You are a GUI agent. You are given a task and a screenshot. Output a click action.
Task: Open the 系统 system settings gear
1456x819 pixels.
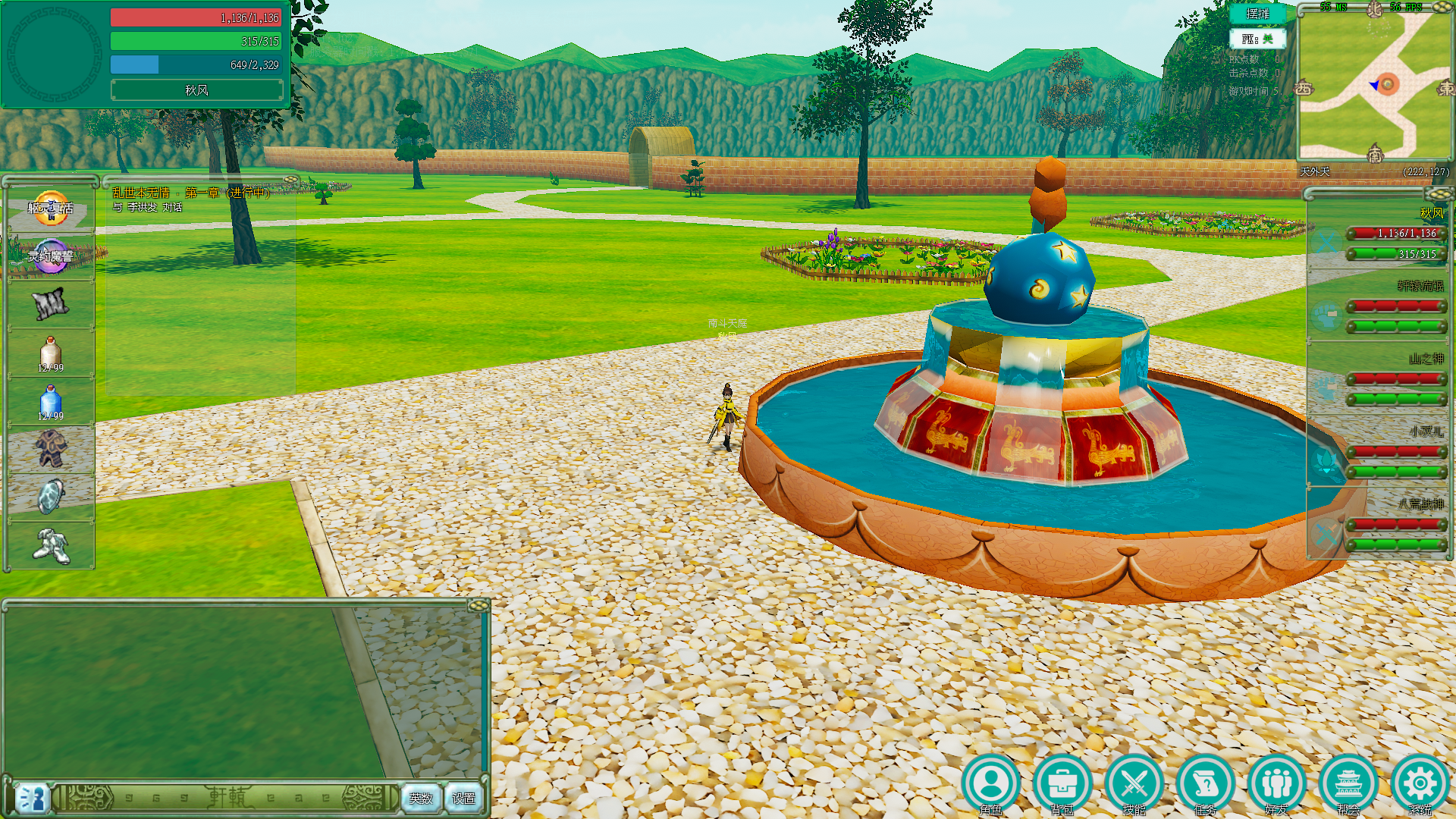[1420, 784]
